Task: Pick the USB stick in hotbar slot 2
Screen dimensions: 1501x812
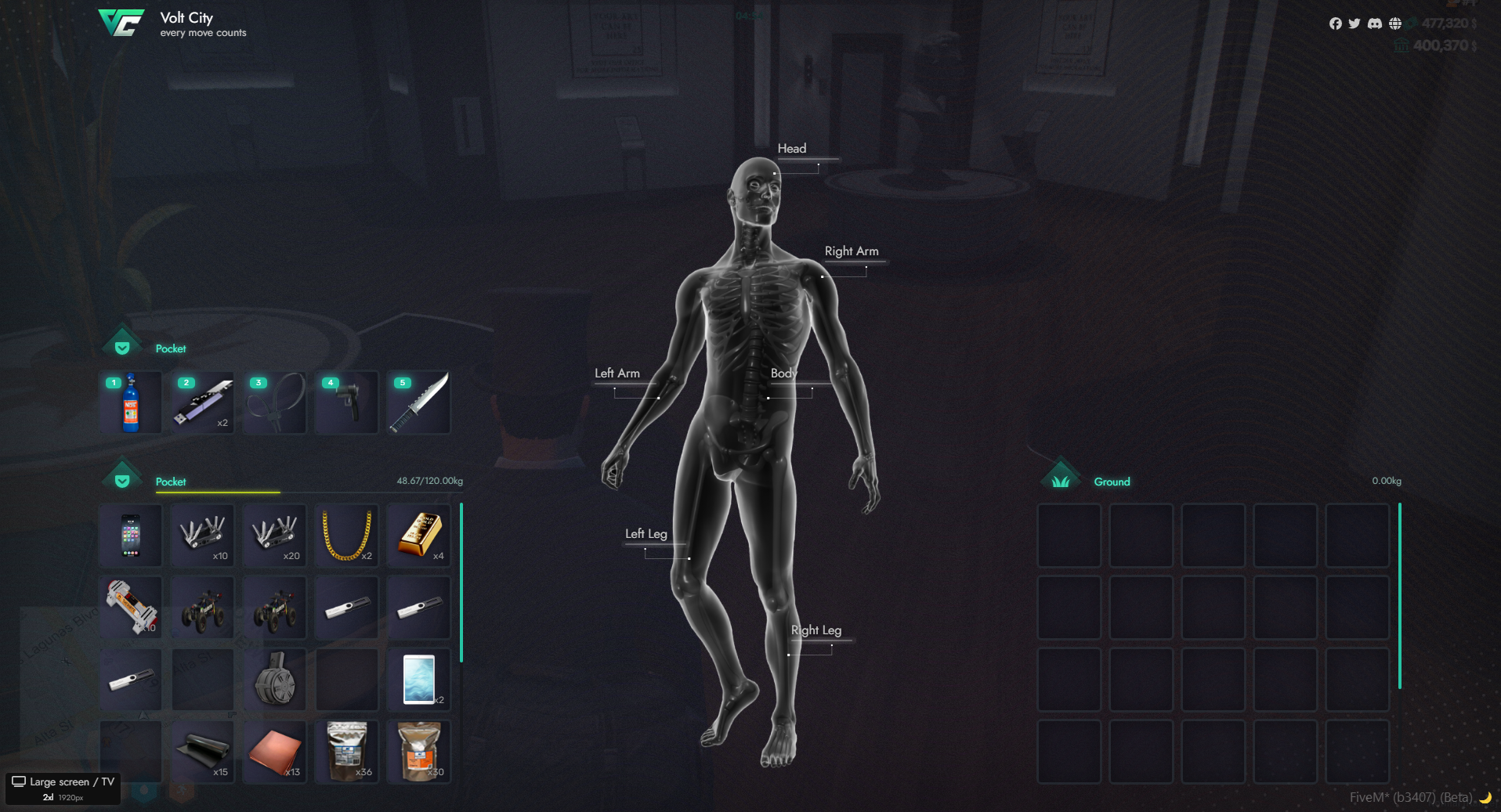Action: tap(203, 402)
